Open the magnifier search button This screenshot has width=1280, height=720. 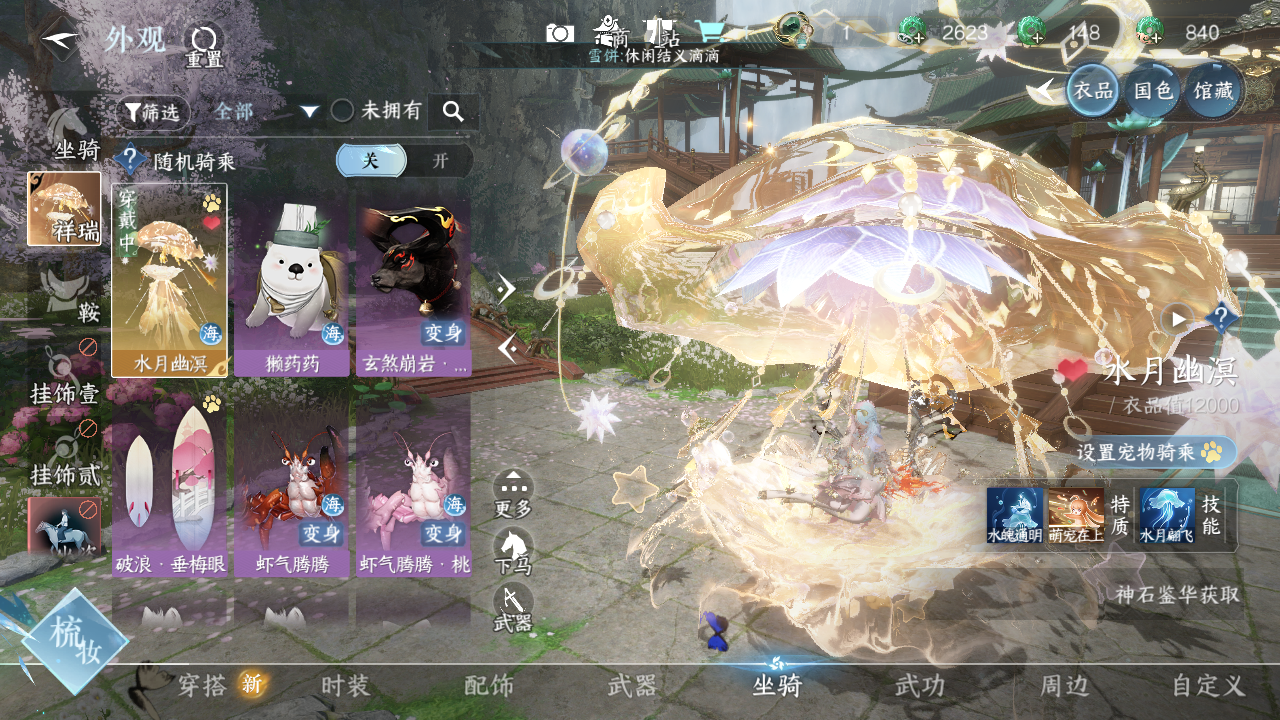[x=453, y=112]
